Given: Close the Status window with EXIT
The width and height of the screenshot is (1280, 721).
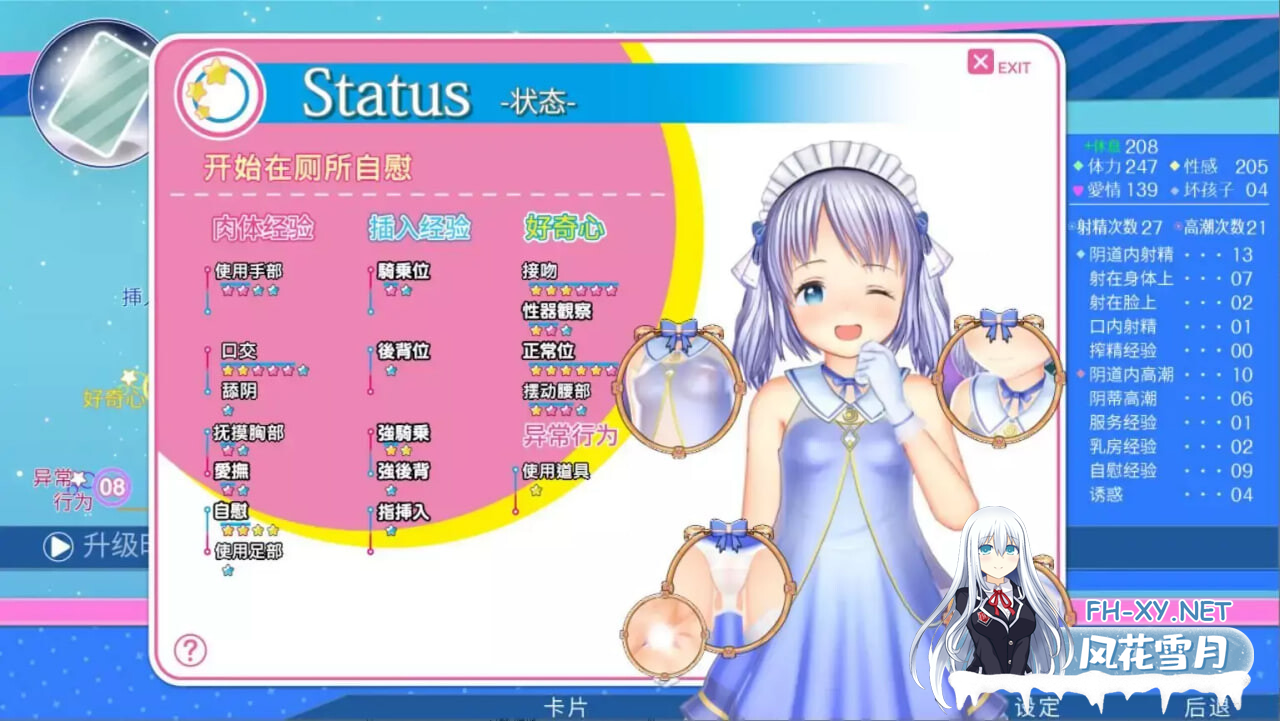Looking at the screenshot, I should pyautogui.click(x=998, y=65).
